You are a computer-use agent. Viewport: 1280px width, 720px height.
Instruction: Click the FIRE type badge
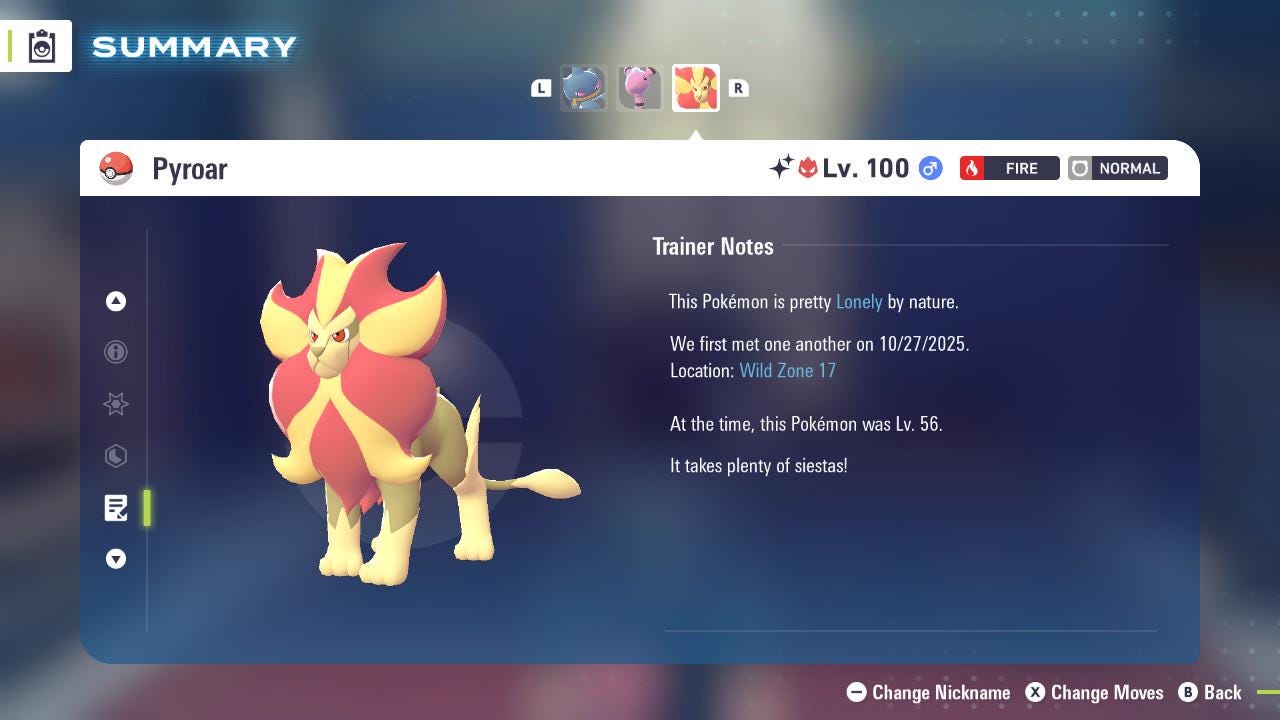1009,168
